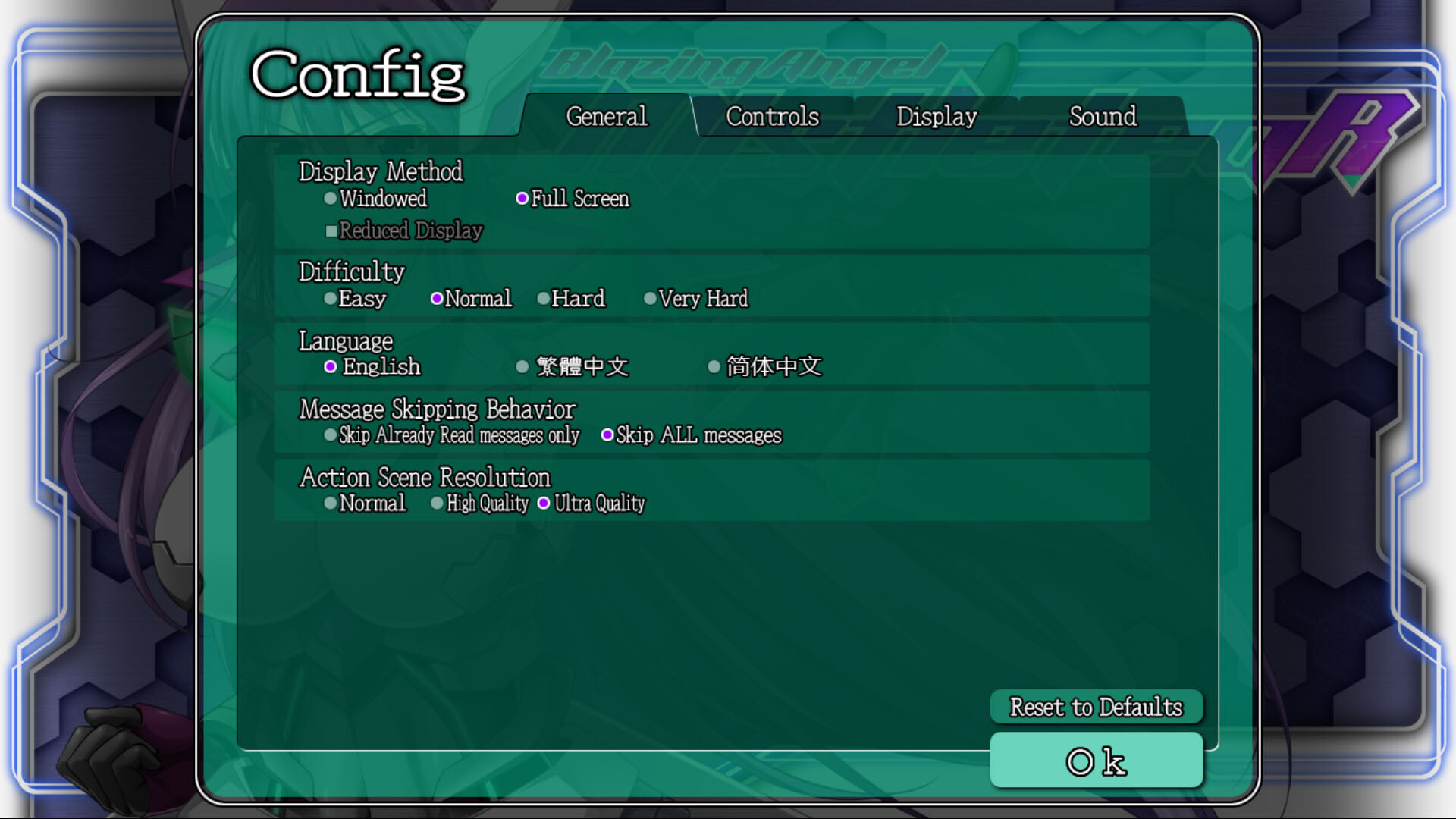Confirm settings with the Ok button
The width and height of the screenshot is (1456, 819).
[1095, 761]
